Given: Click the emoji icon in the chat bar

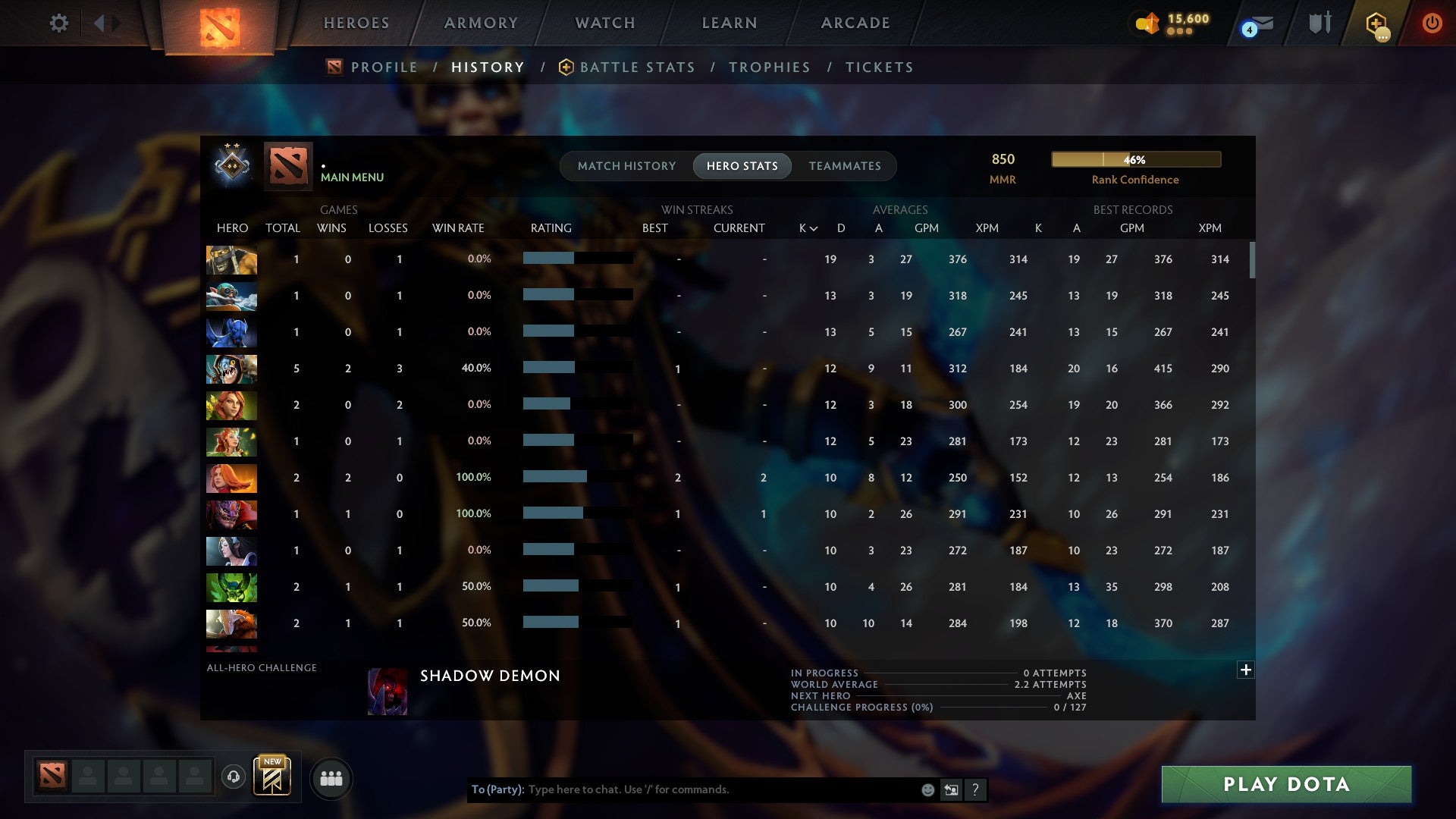Looking at the screenshot, I should point(927,789).
